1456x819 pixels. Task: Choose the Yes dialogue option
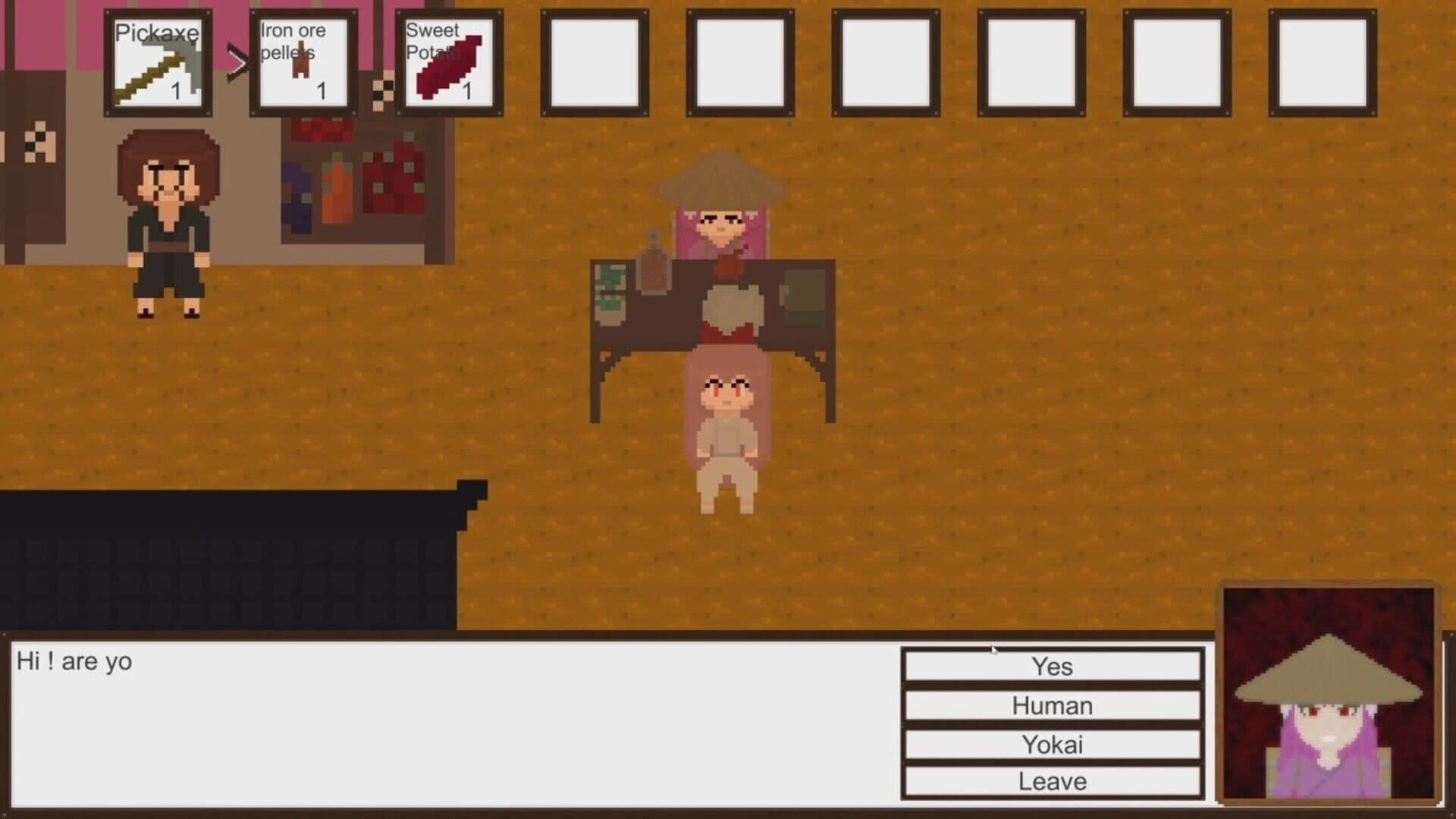(x=1053, y=667)
